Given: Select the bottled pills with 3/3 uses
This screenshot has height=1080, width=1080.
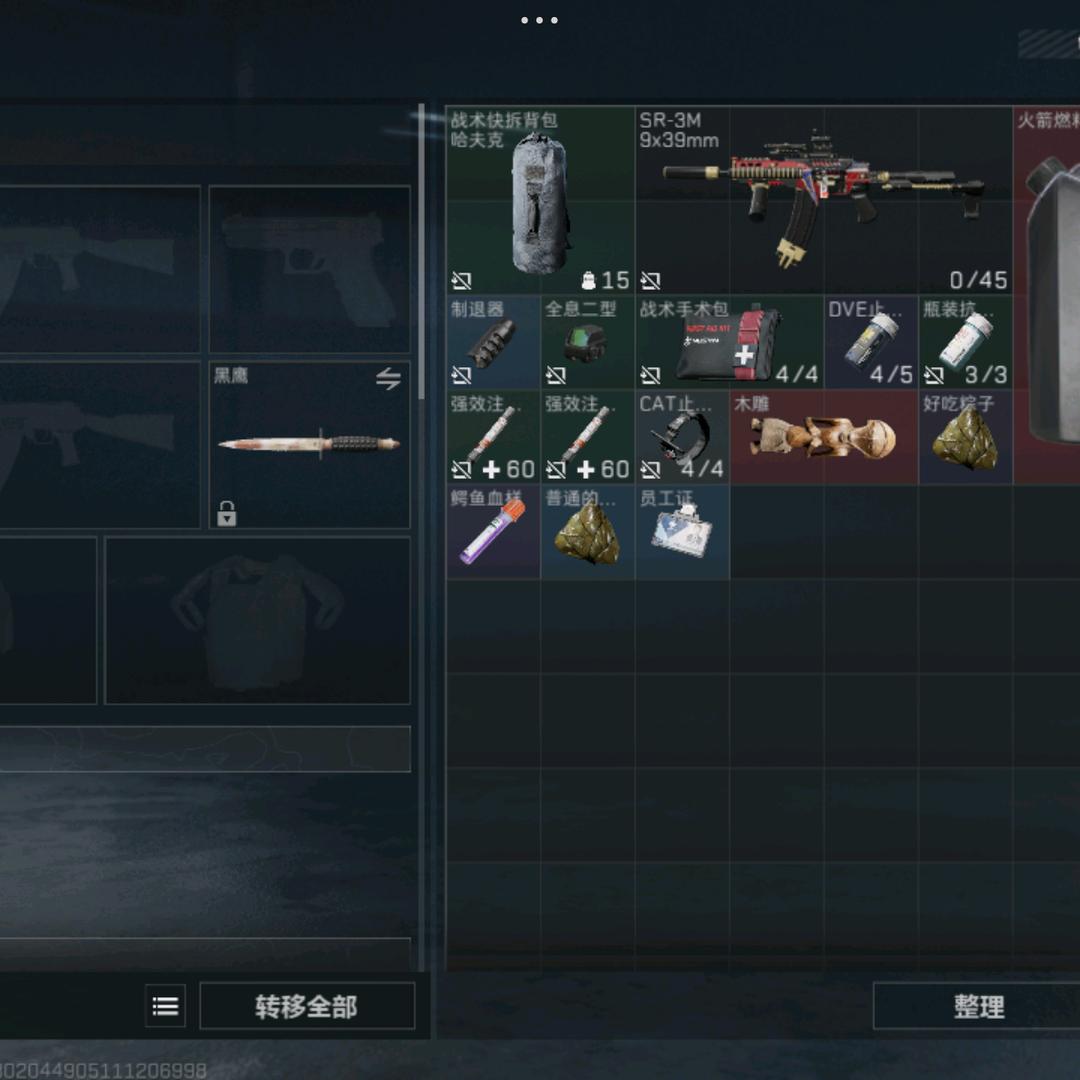Looking at the screenshot, I should tap(965, 343).
